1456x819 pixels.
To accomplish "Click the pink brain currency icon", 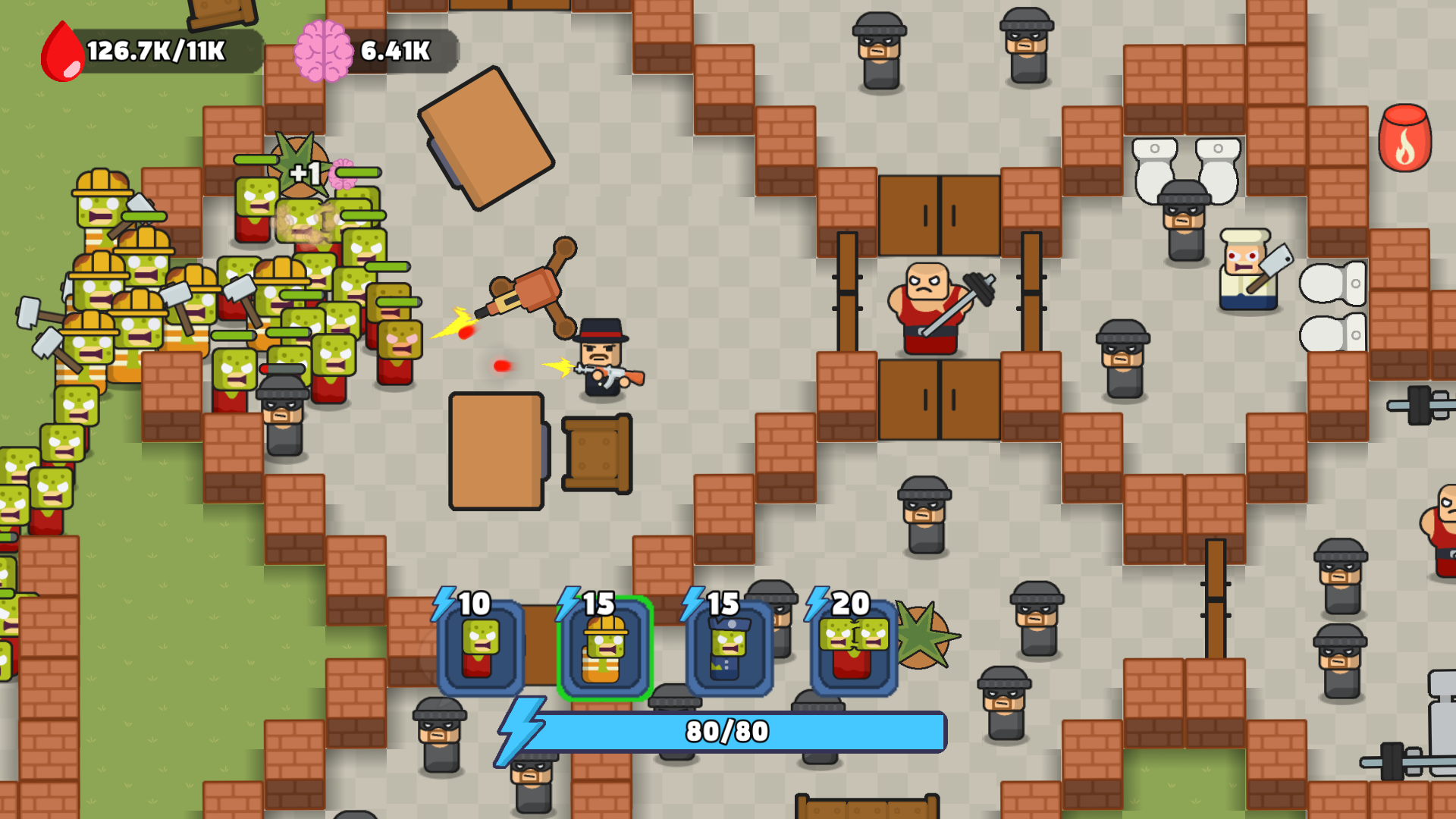I will click(x=325, y=51).
